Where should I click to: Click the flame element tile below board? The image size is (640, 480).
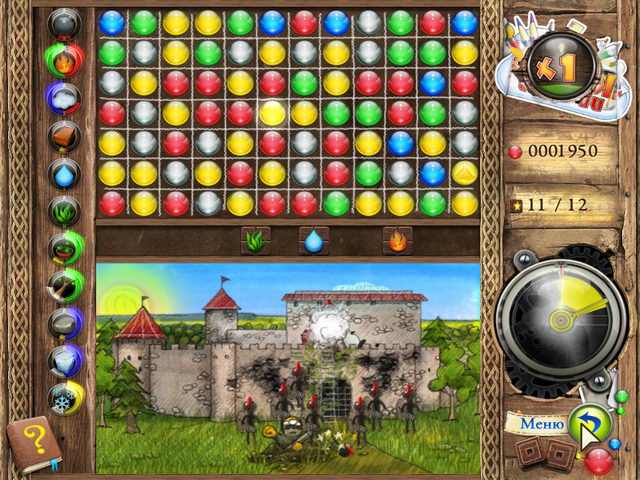point(397,240)
